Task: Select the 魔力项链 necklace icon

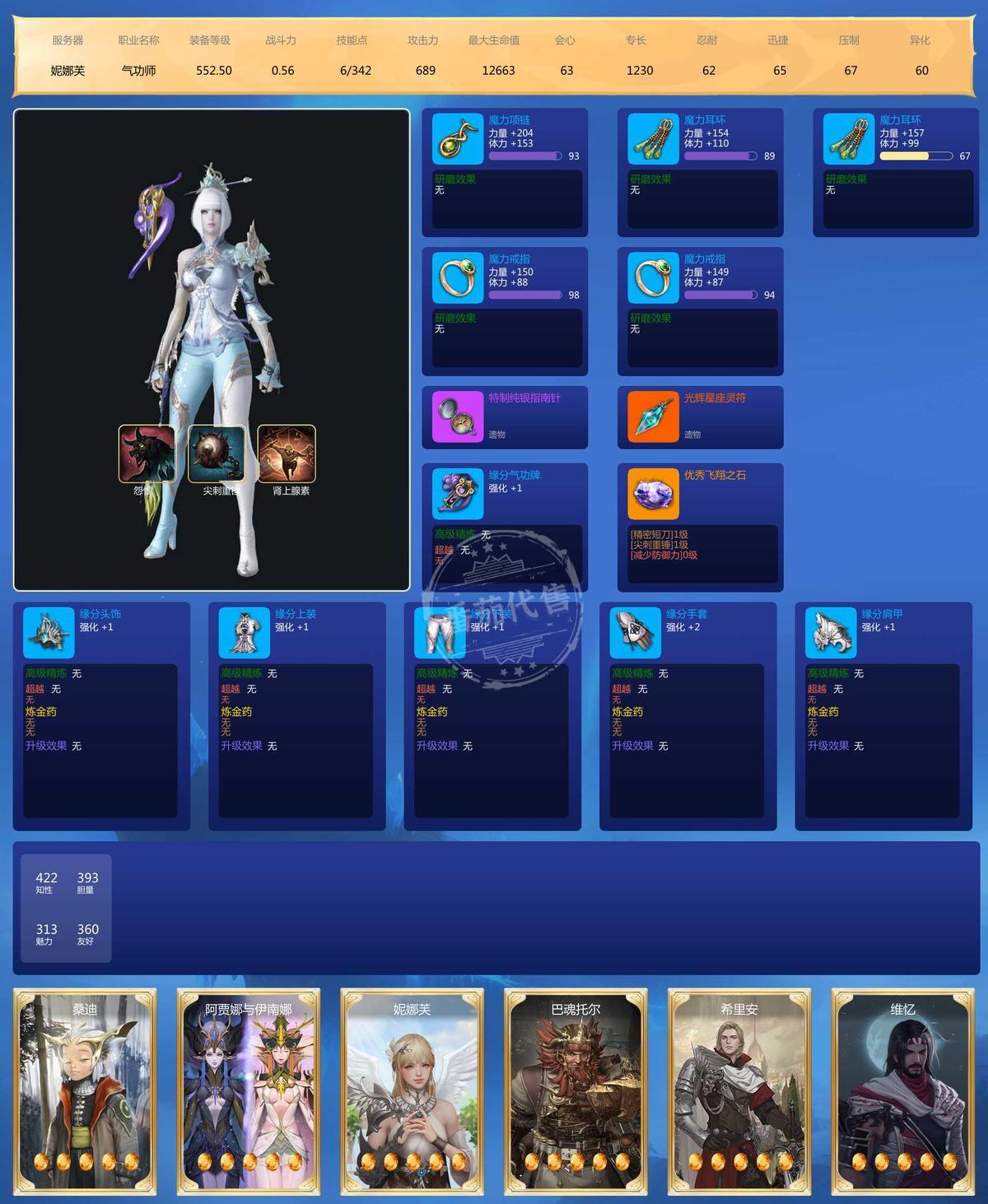Action: pyautogui.click(x=457, y=139)
